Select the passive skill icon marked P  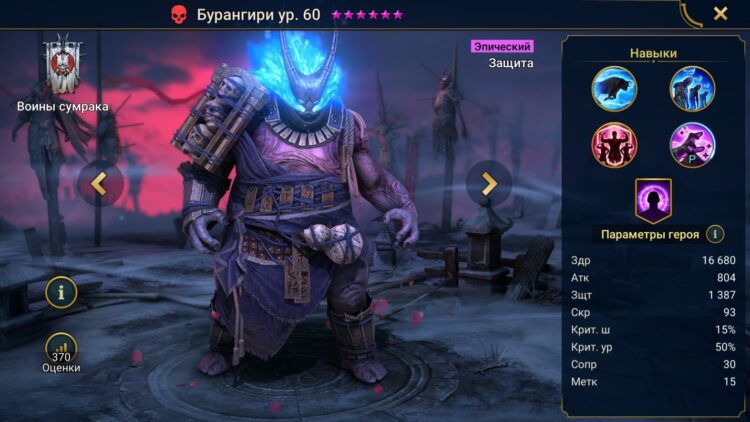[x=692, y=145]
